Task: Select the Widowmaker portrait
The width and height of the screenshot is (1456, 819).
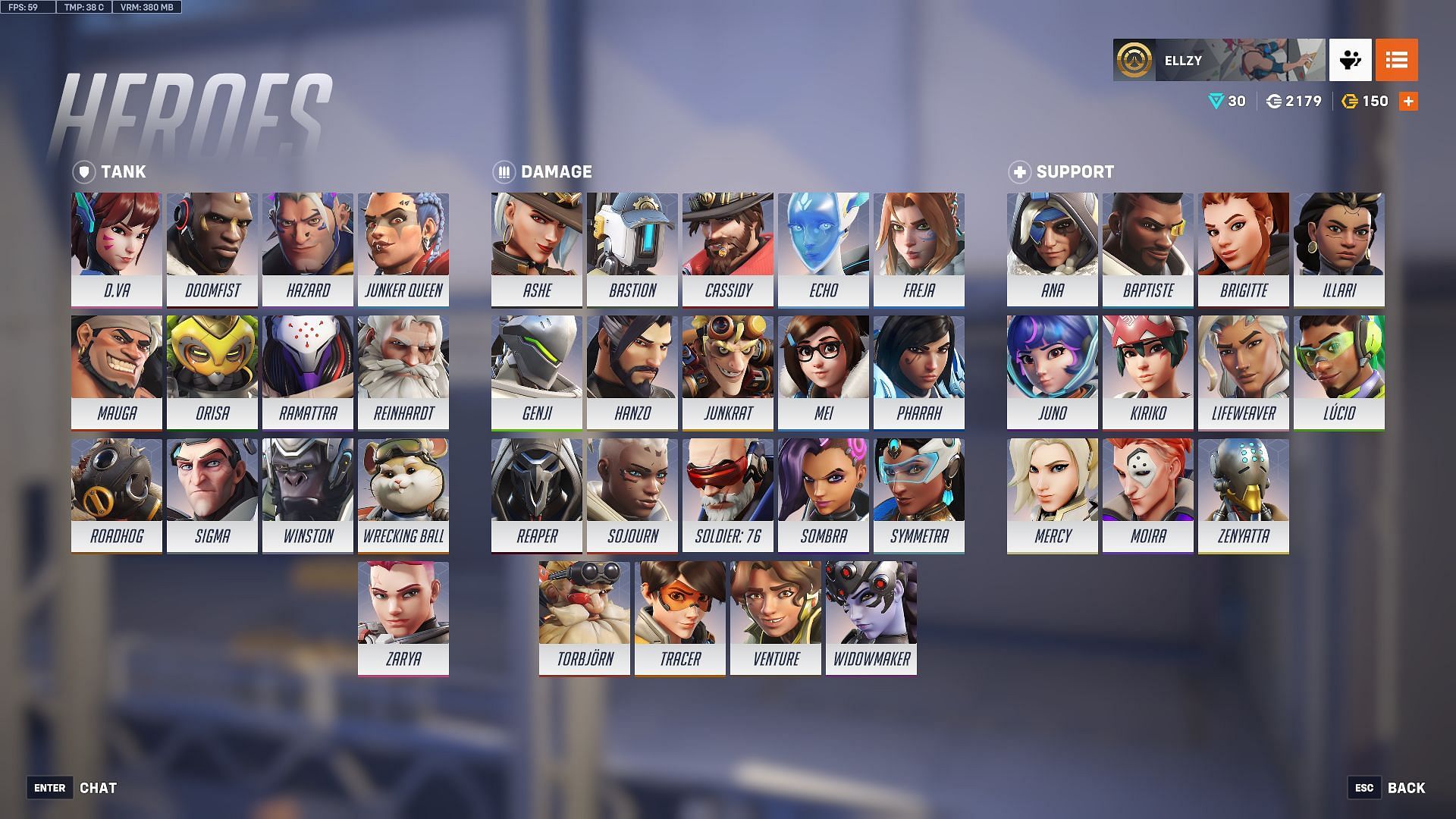Action: click(x=871, y=617)
